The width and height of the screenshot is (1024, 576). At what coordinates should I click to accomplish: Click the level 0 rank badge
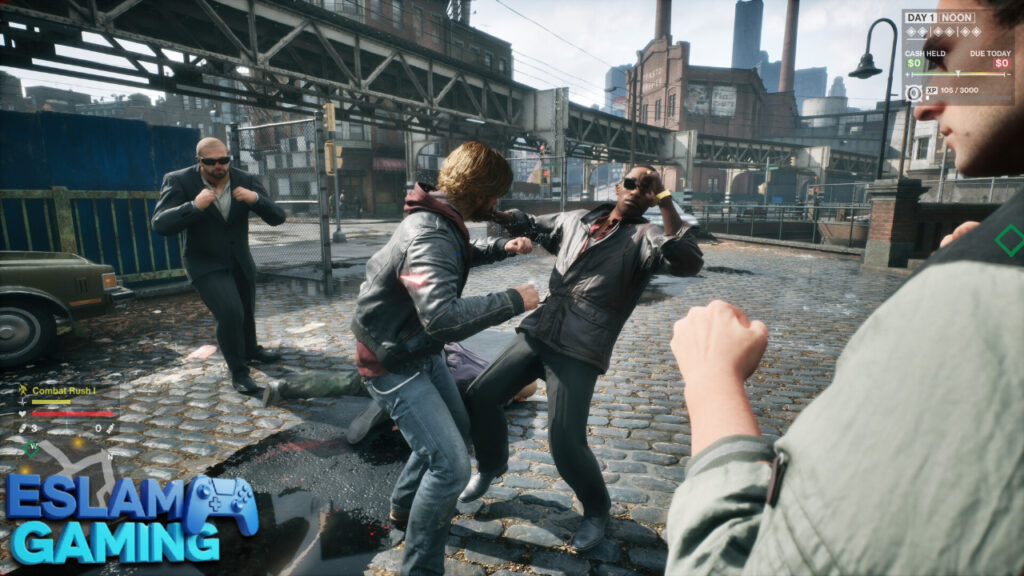click(x=913, y=92)
